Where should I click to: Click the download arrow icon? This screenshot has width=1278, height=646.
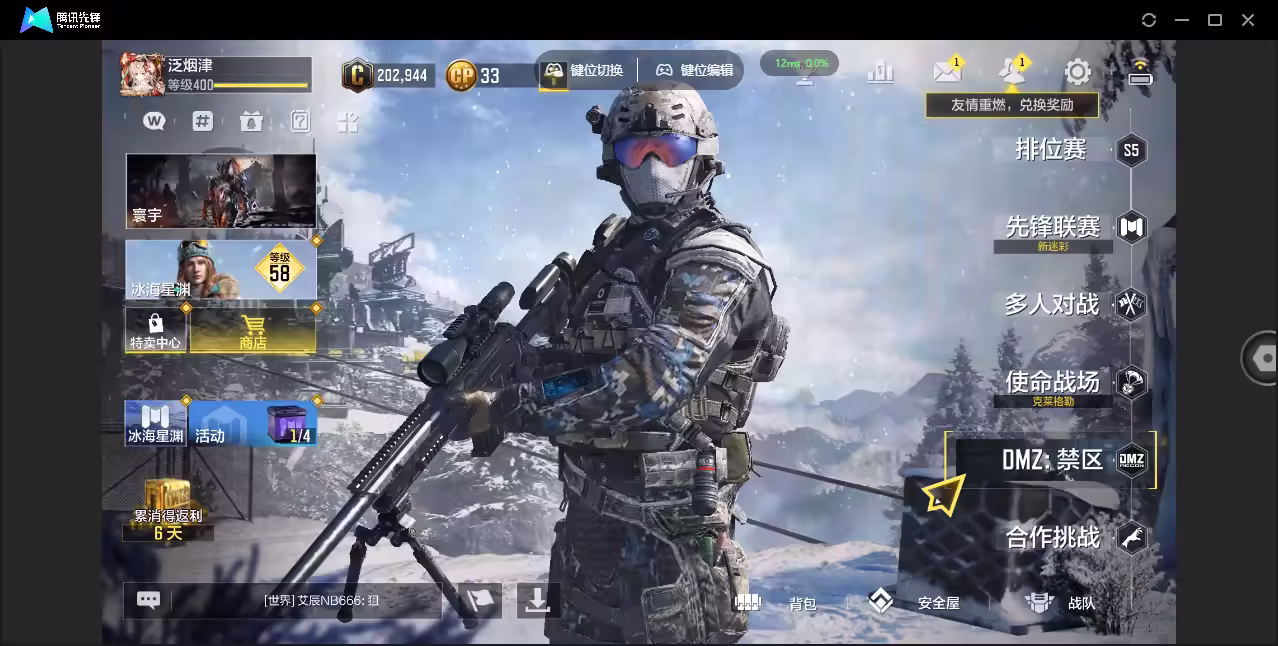[537, 600]
